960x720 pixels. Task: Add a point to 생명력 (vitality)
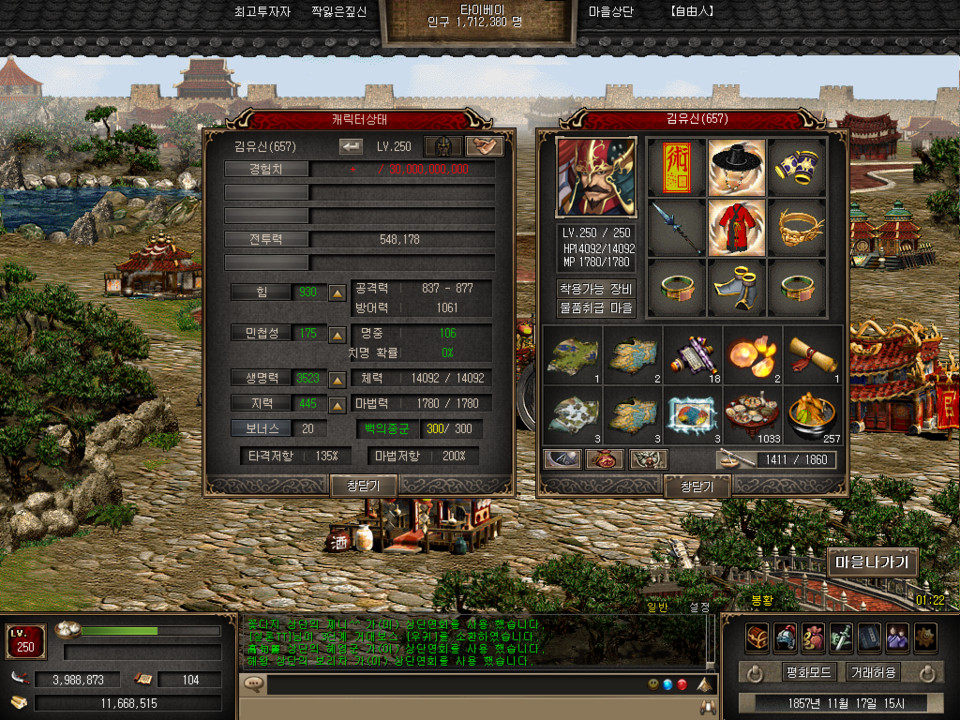pyautogui.click(x=338, y=379)
